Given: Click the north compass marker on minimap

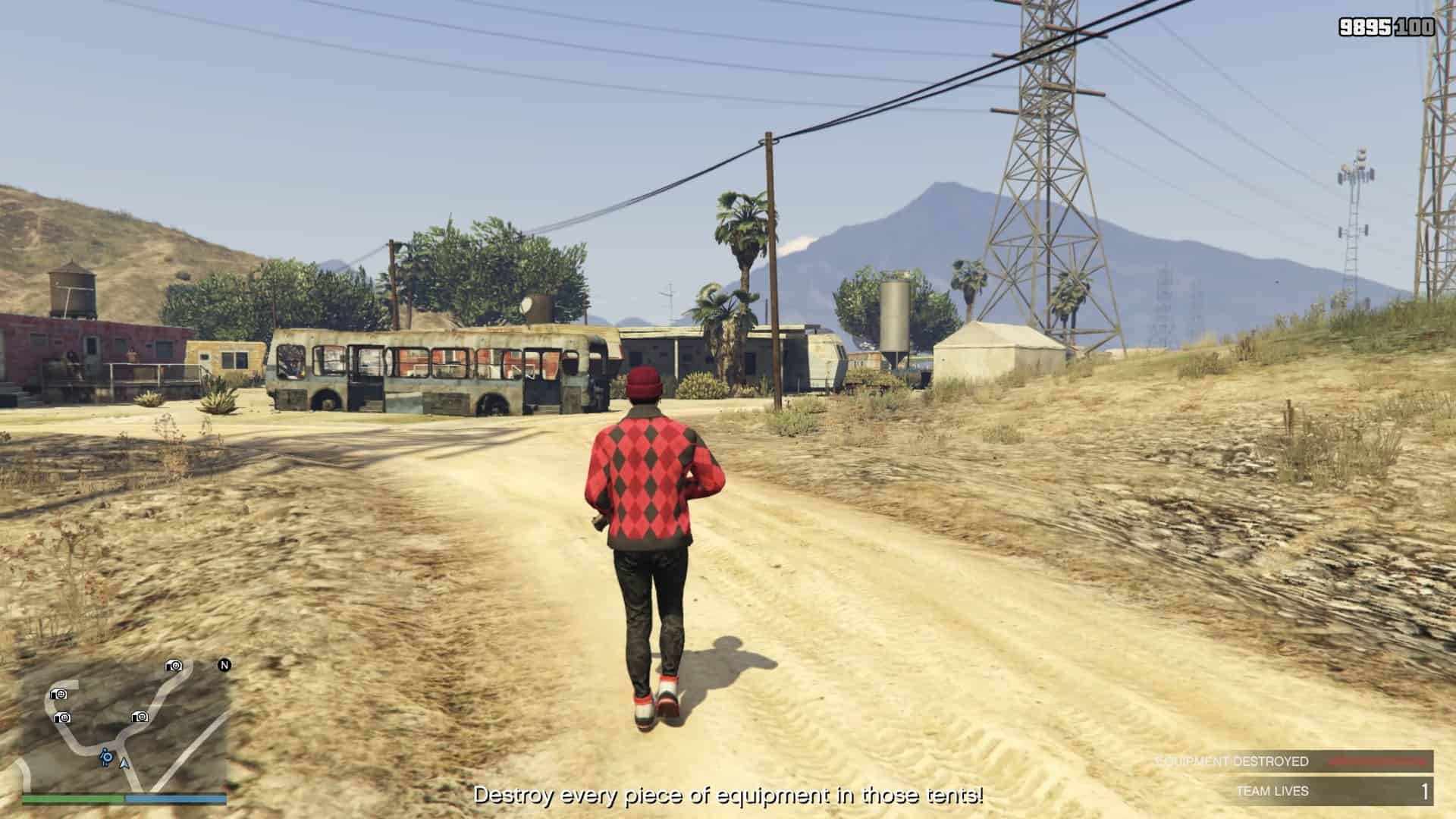Looking at the screenshot, I should tap(224, 665).
